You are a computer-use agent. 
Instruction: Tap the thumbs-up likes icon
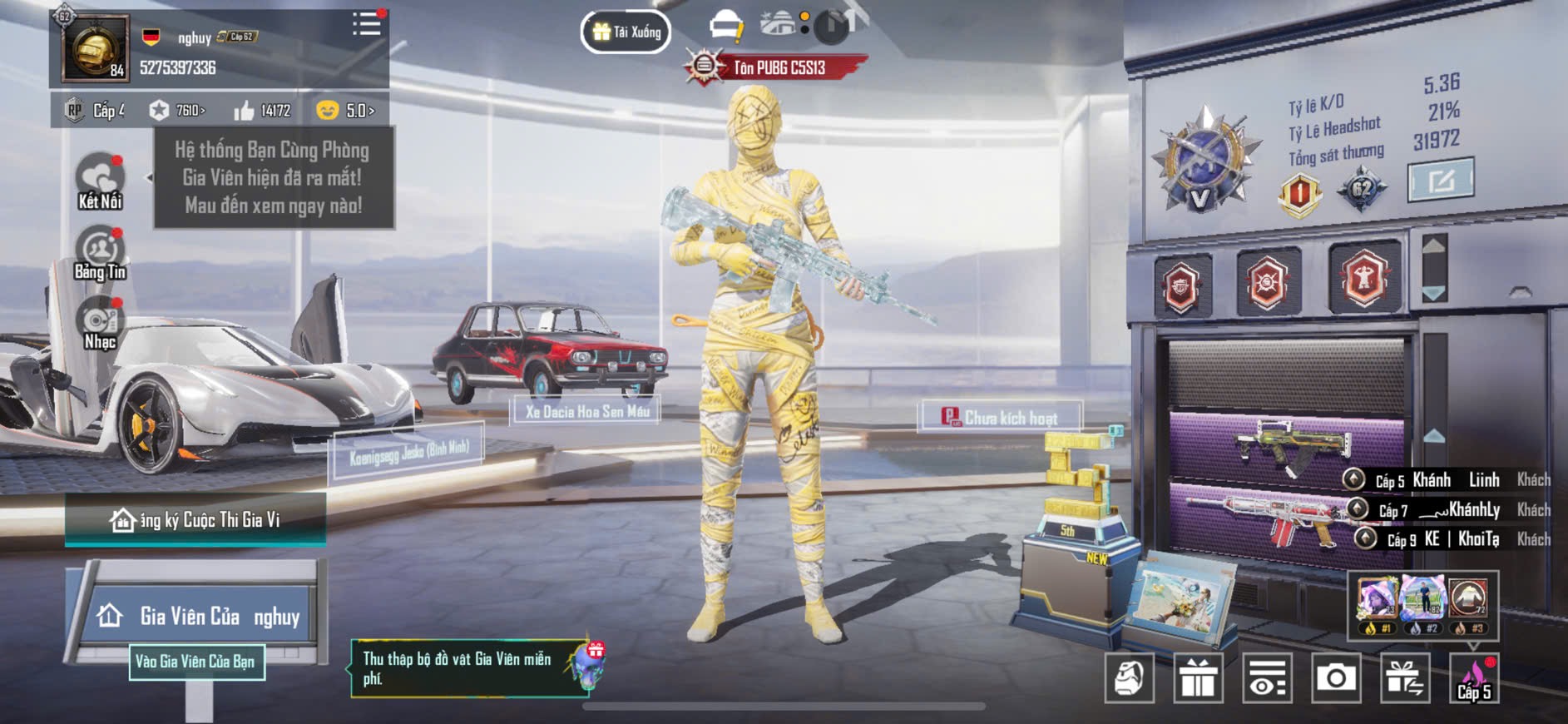point(245,110)
